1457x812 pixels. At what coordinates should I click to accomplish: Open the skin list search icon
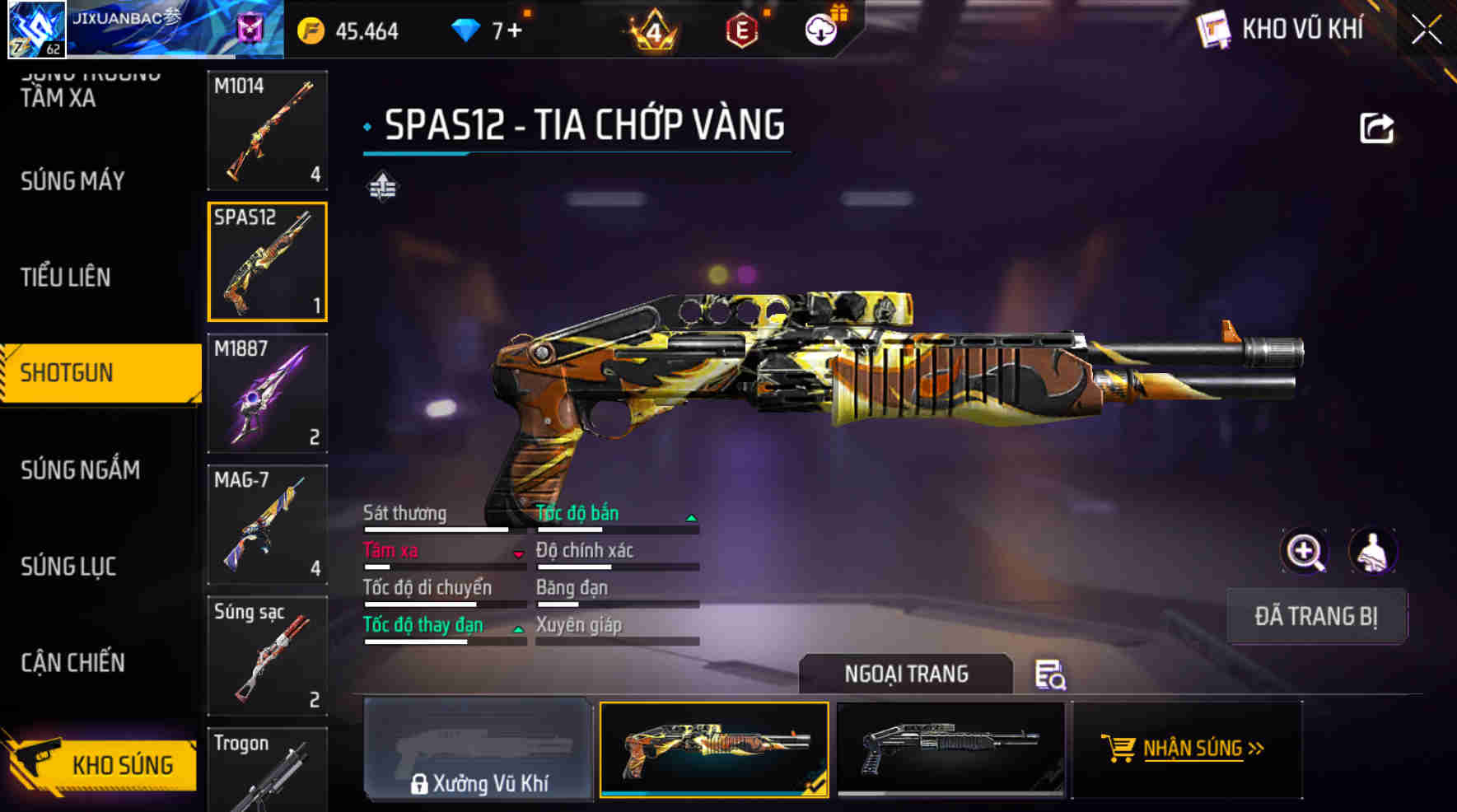(x=1050, y=675)
